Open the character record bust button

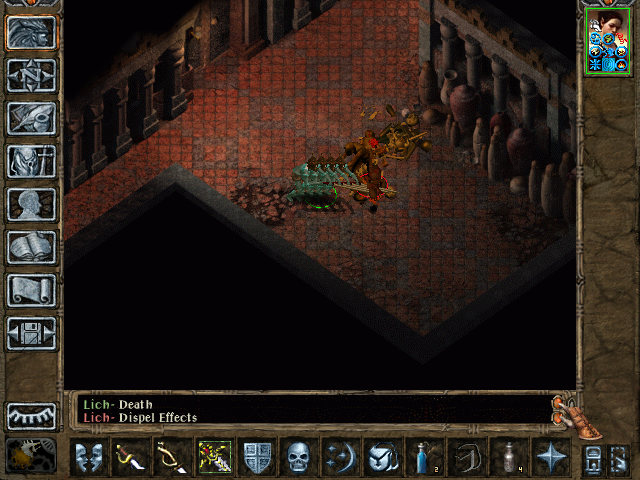tap(31, 204)
